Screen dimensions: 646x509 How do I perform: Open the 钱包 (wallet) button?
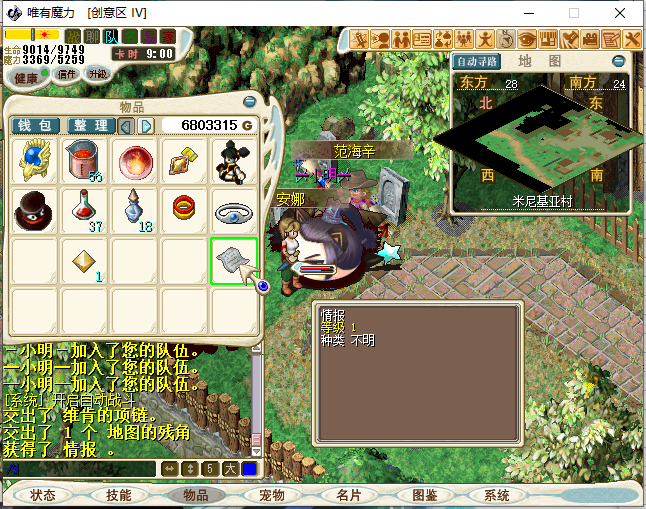36,126
